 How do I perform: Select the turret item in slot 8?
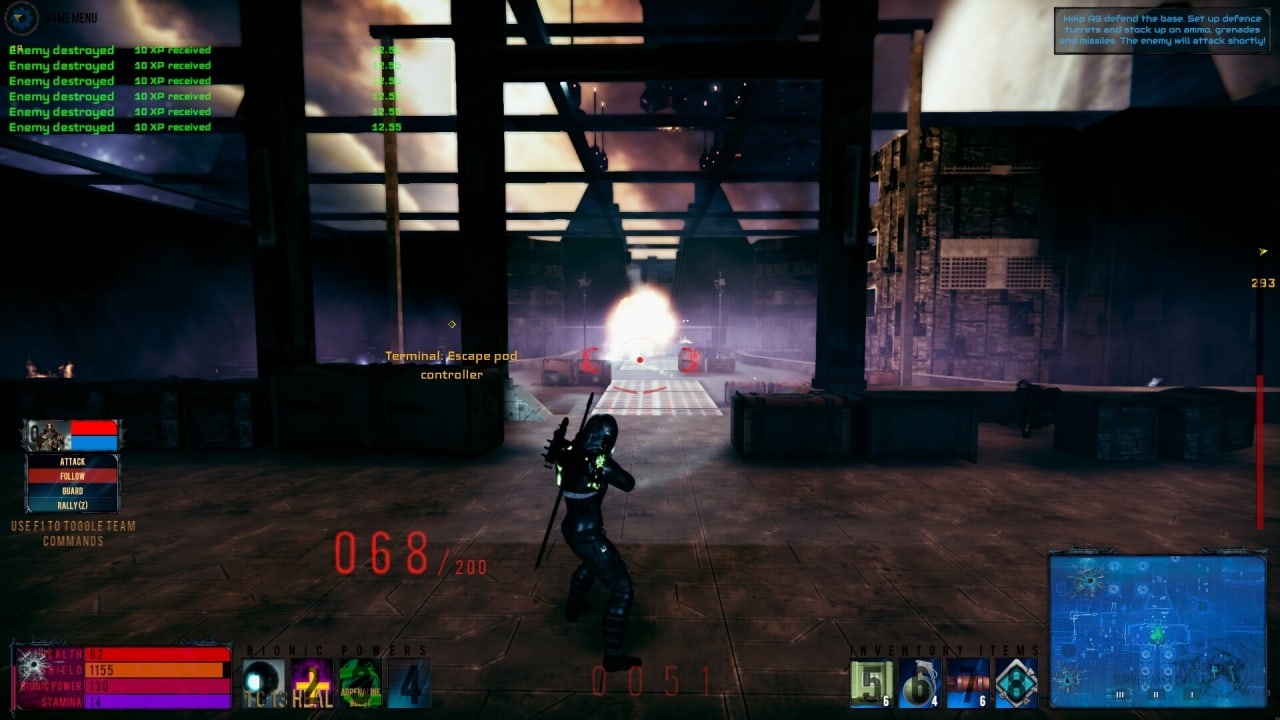1016,684
